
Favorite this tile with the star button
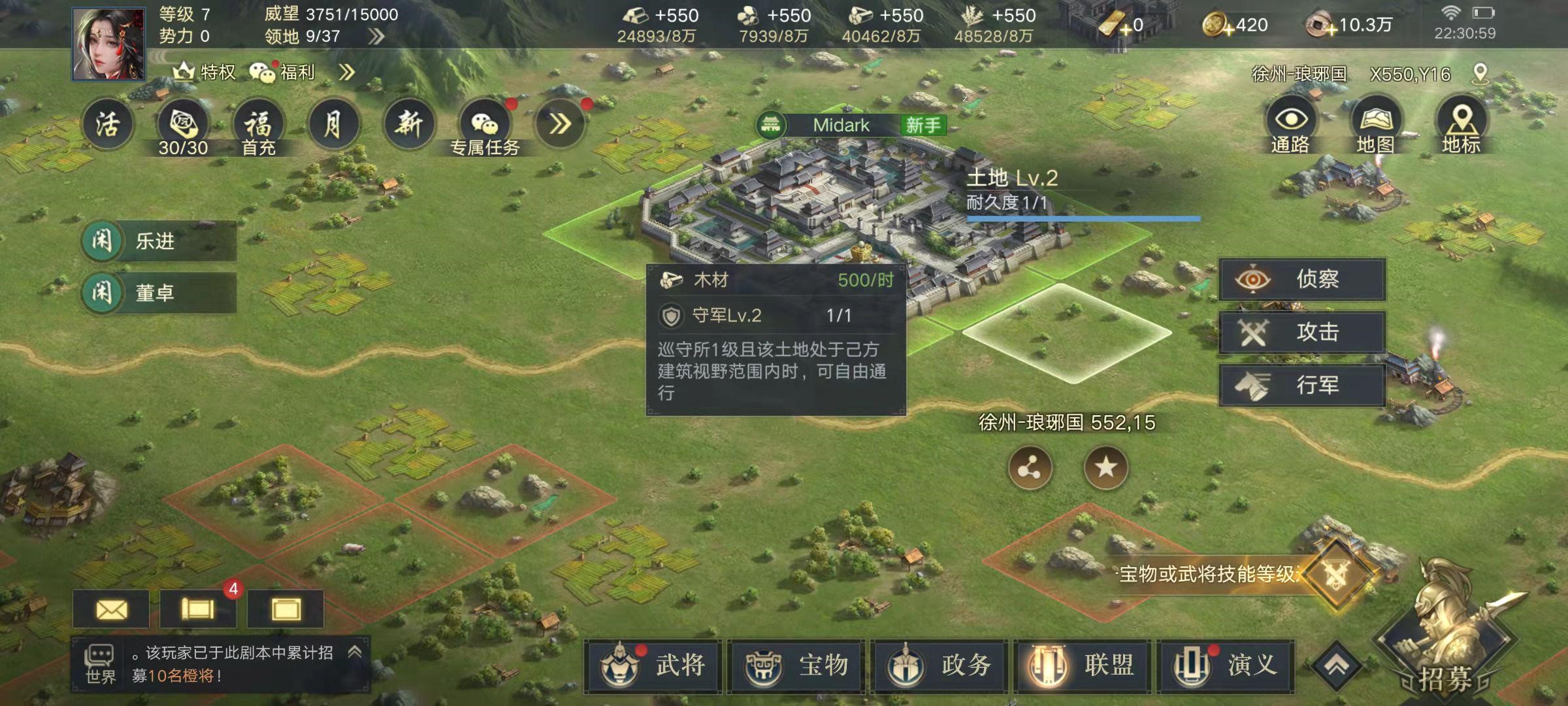[x=1105, y=467]
